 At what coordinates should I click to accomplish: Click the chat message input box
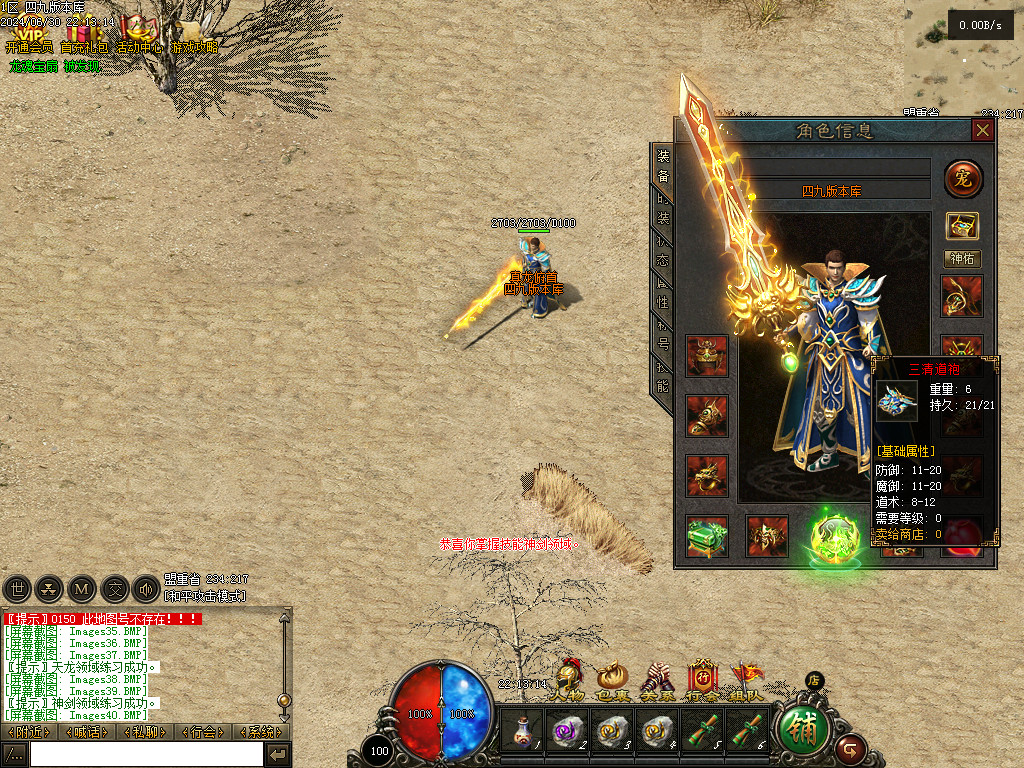[146, 754]
